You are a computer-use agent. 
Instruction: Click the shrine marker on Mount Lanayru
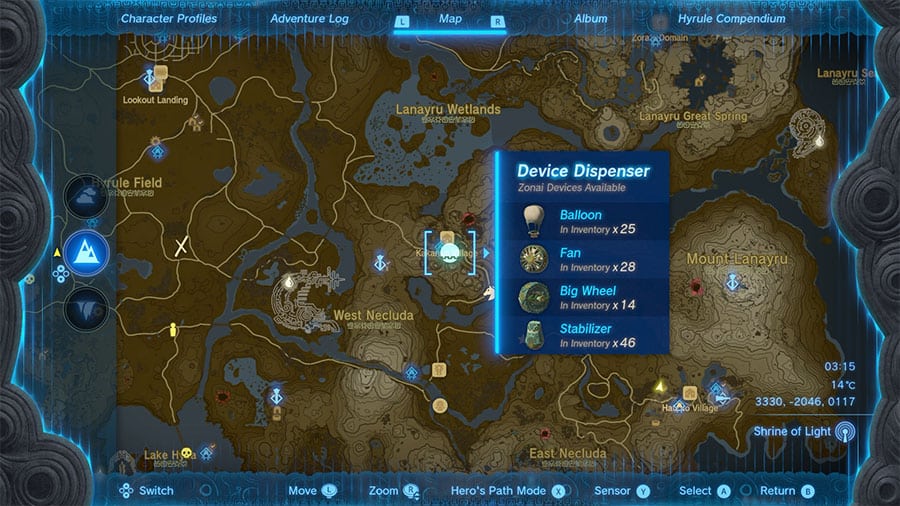733,284
